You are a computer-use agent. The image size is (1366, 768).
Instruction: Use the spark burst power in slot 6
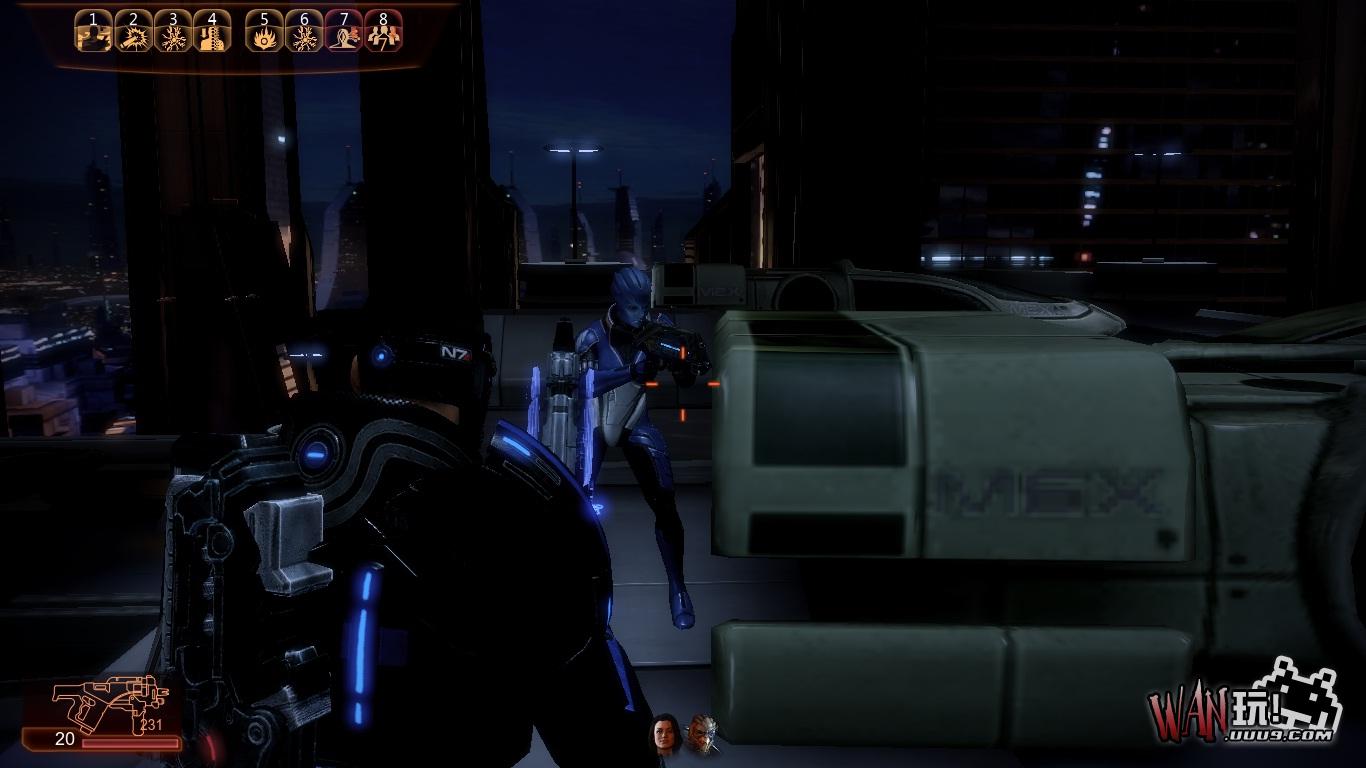click(x=304, y=33)
